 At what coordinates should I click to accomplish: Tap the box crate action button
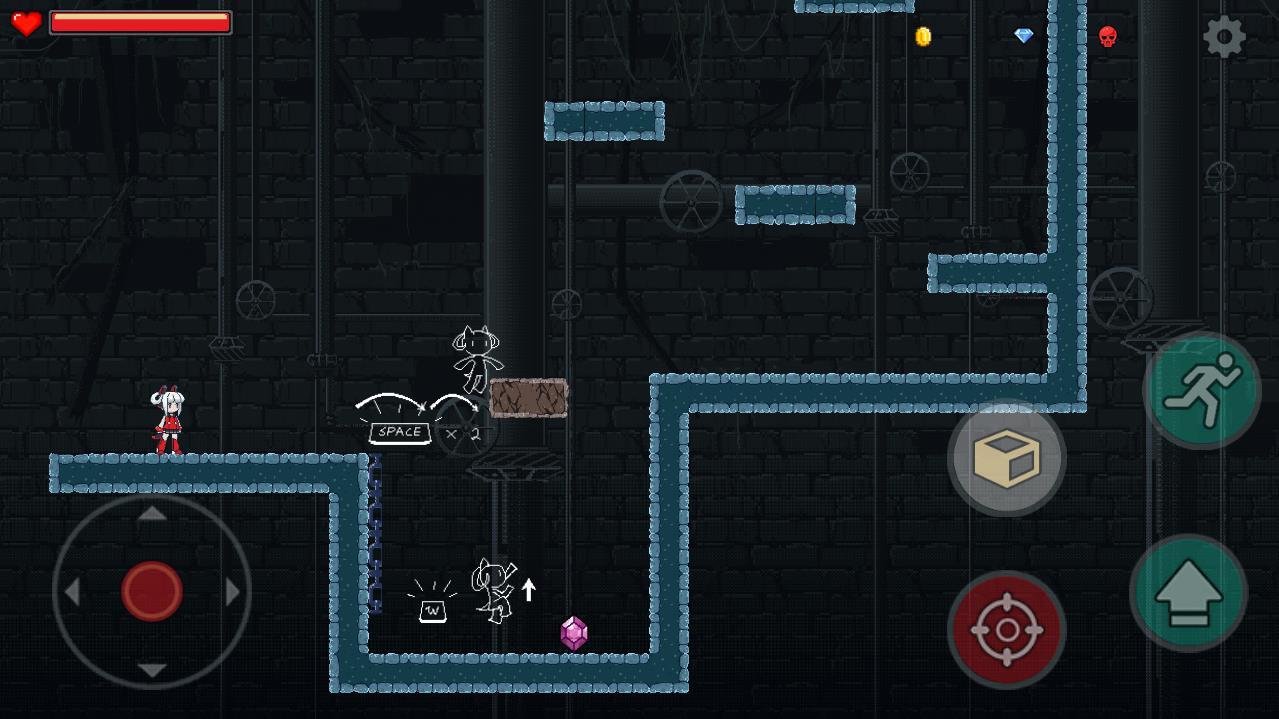tap(1006, 458)
